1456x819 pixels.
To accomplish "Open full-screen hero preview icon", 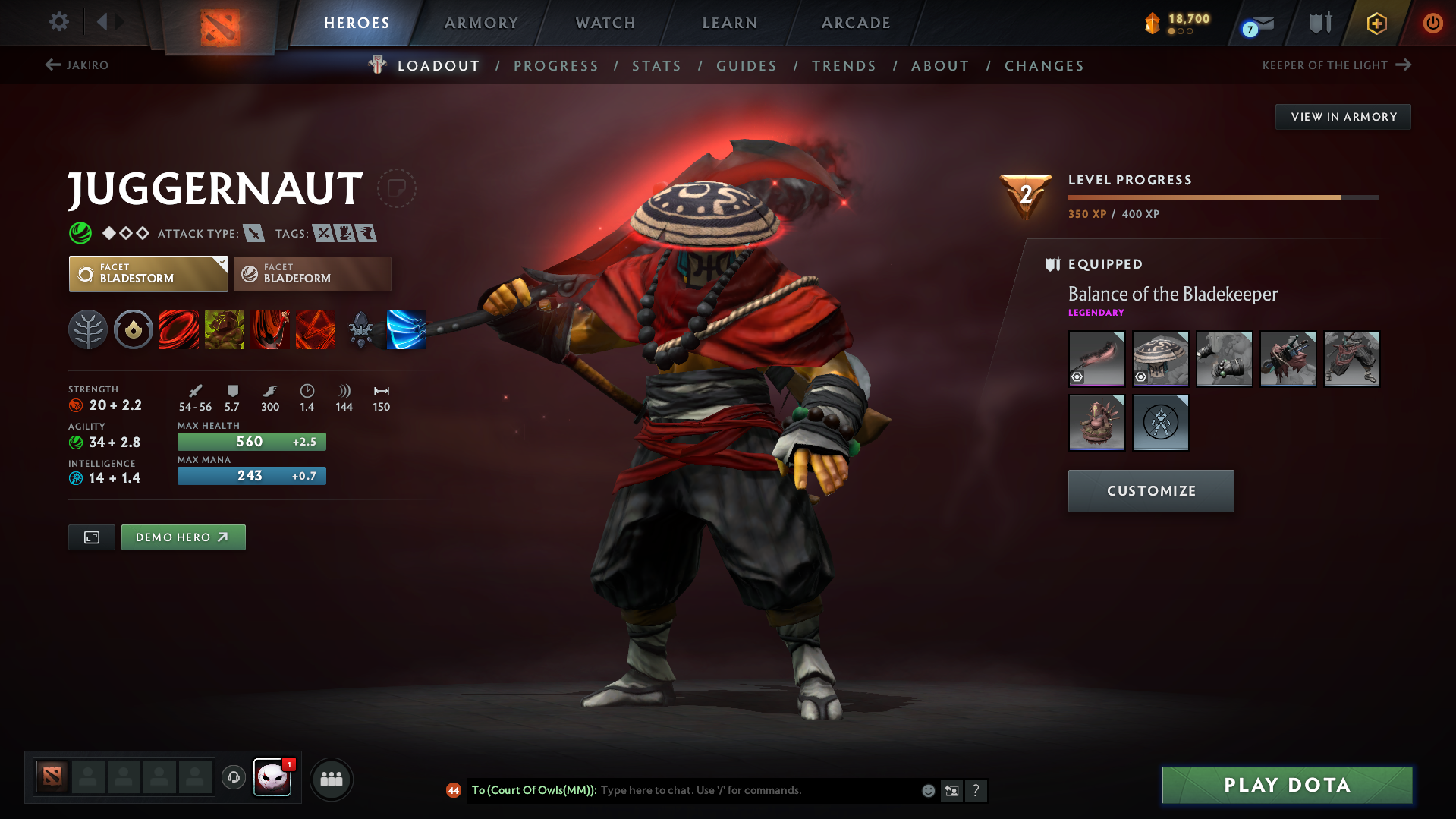I will tap(91, 537).
